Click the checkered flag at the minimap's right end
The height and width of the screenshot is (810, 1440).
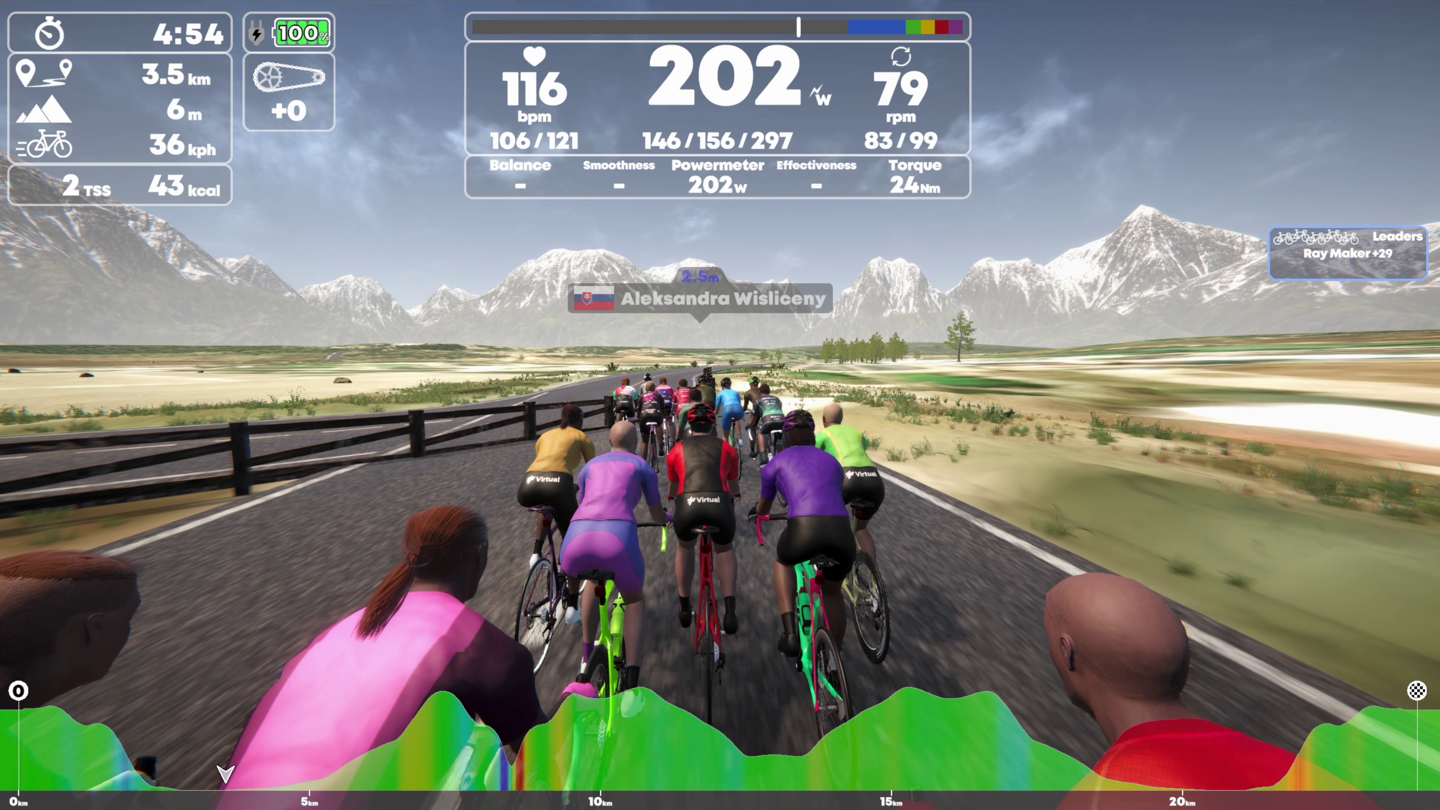point(1417,690)
